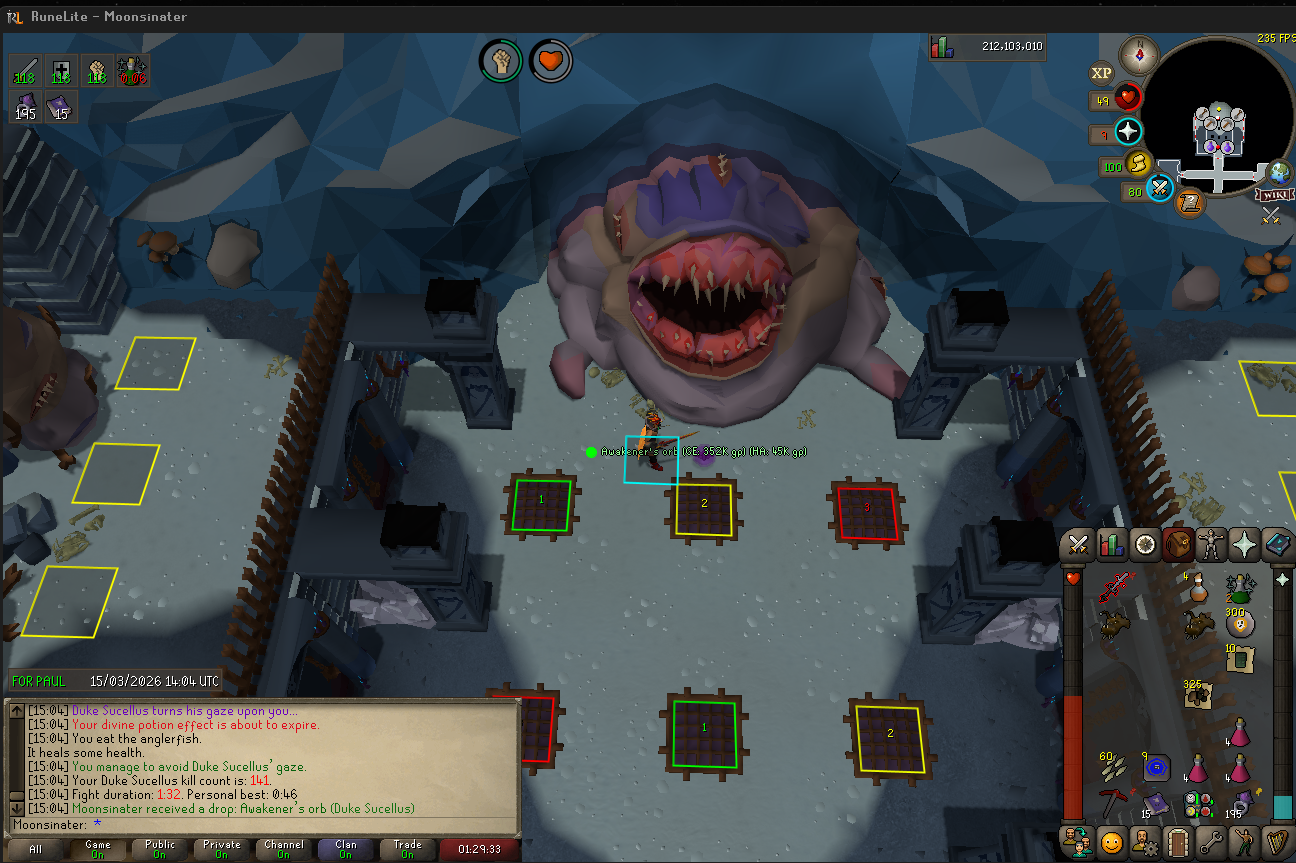
Task: Open the Music Player harp tab
Action: pos(1276,841)
